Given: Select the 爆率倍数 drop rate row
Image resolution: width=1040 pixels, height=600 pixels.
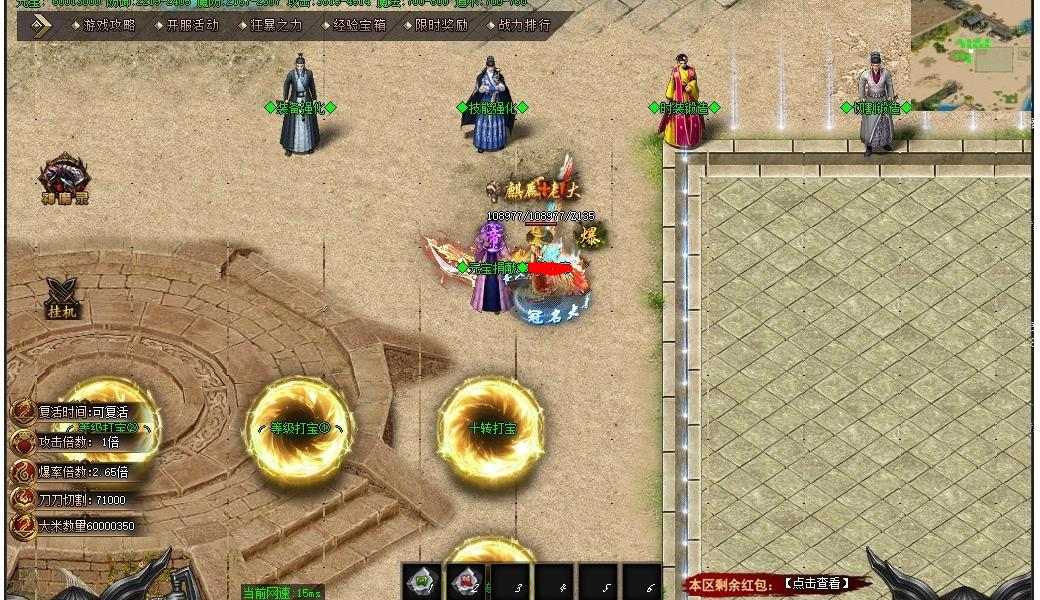Looking at the screenshot, I should 82,471.
